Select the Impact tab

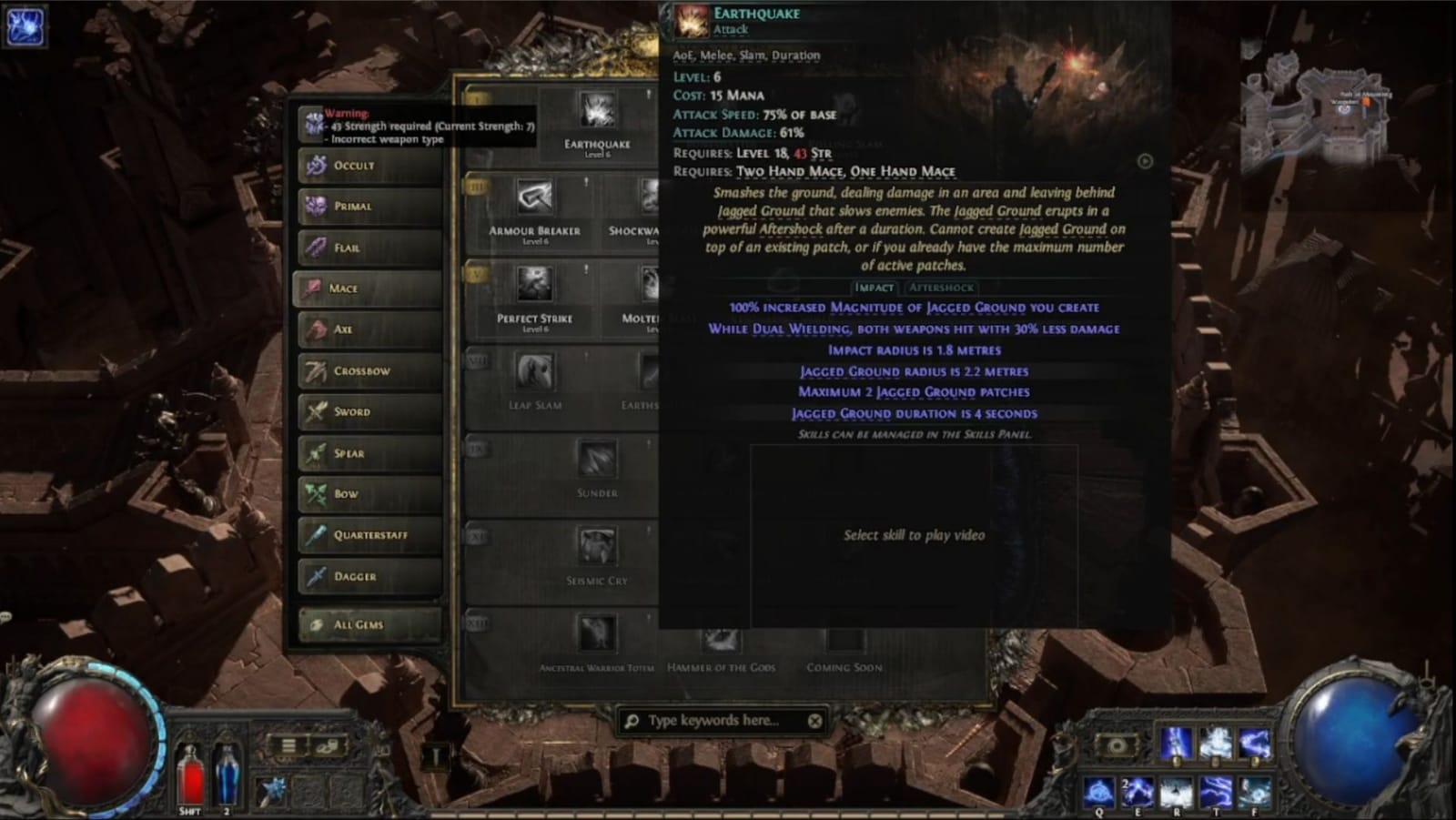875,287
